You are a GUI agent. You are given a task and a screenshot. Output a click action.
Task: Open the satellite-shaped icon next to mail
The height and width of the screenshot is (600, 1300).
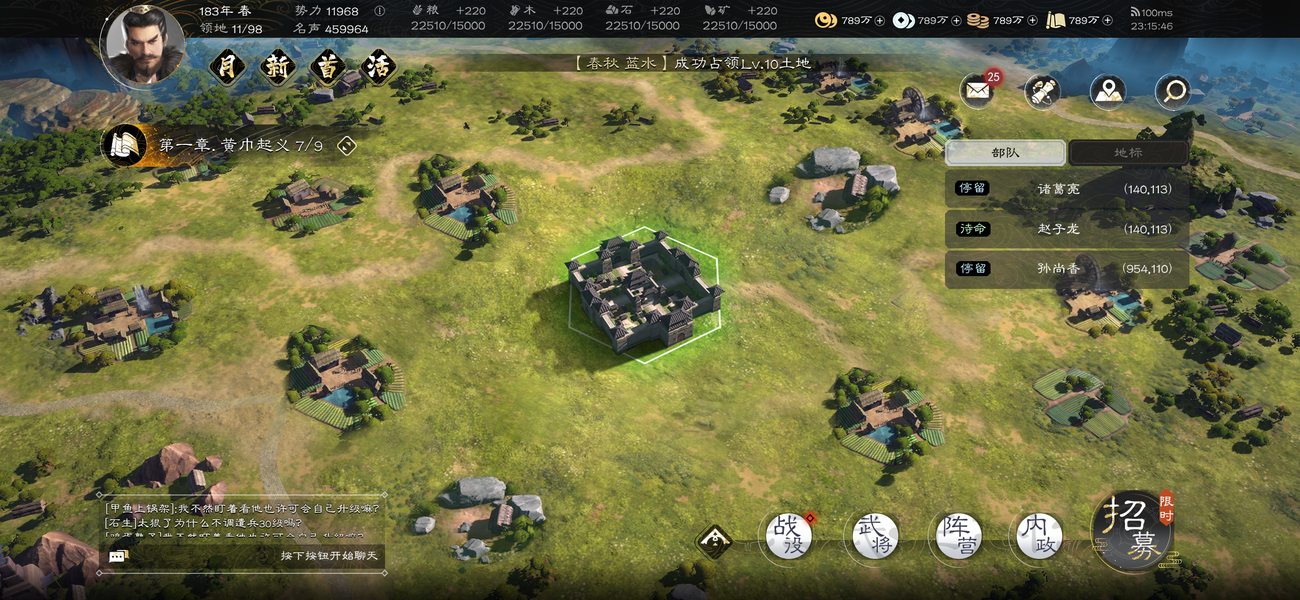coord(1042,92)
